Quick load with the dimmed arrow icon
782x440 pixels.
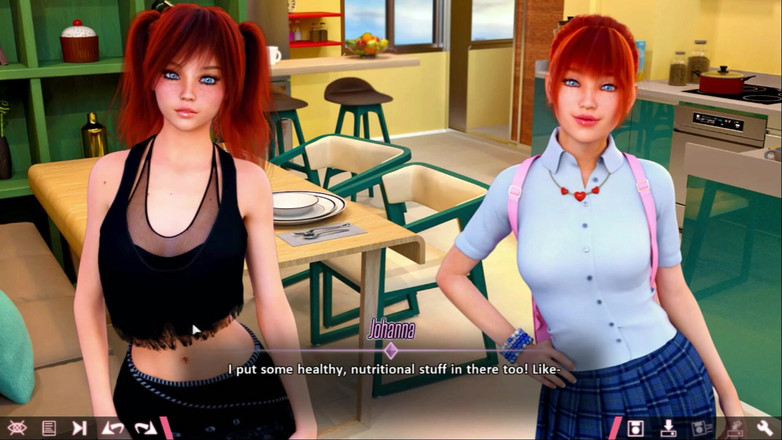(x=734, y=428)
